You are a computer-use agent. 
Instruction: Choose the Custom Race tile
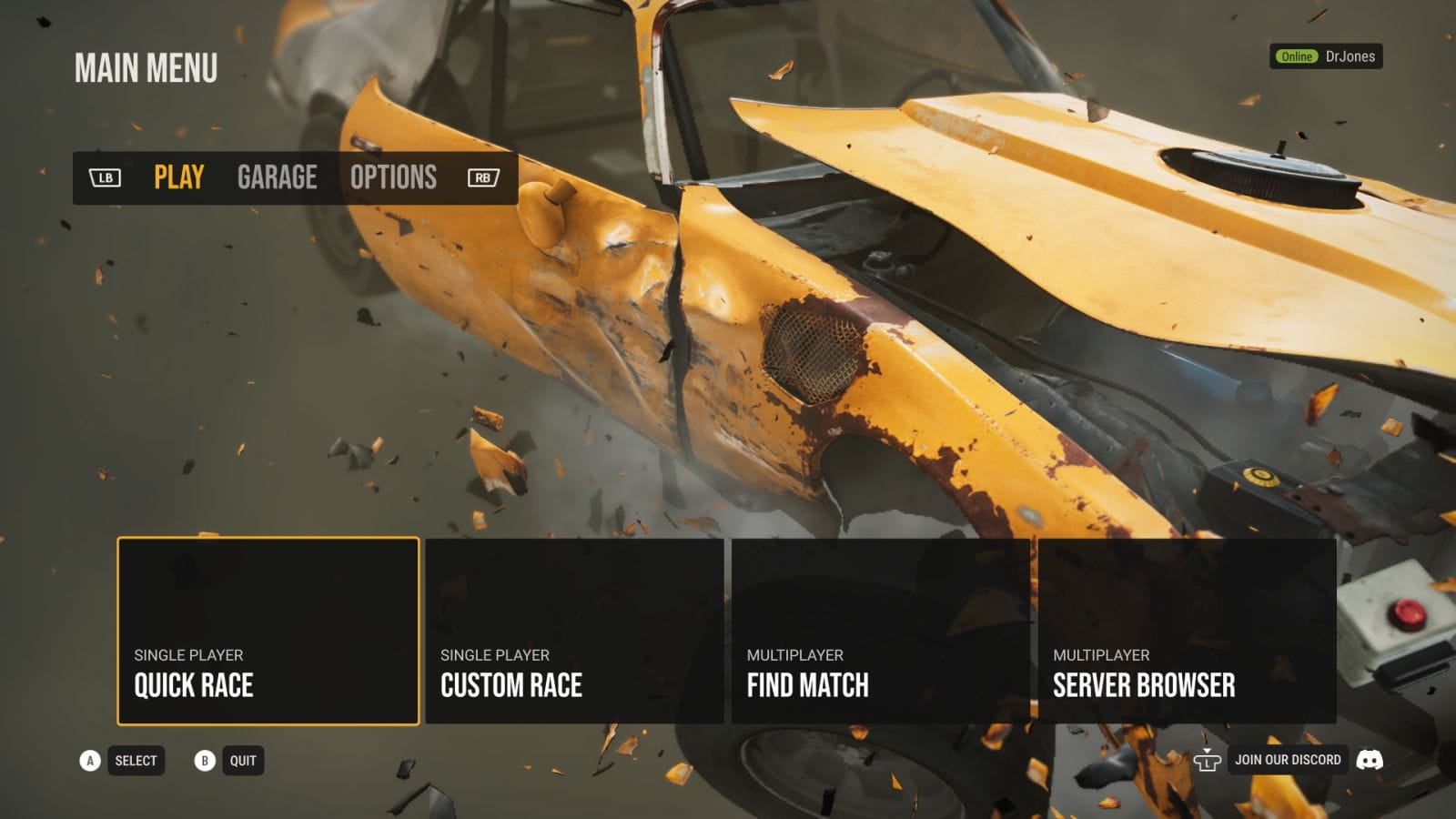[574, 631]
